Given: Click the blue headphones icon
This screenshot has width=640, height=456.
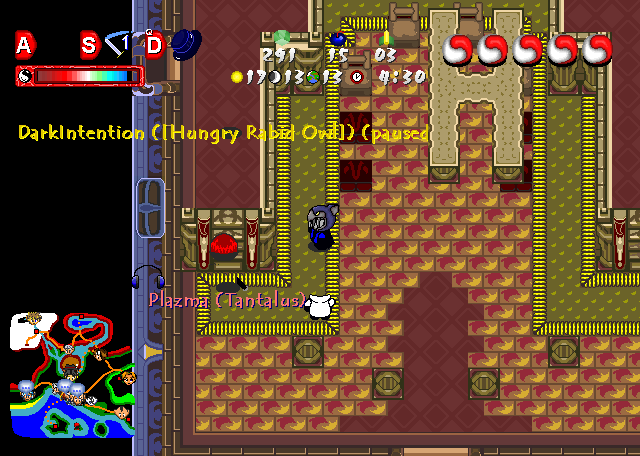Looking at the screenshot, I should [147, 277].
